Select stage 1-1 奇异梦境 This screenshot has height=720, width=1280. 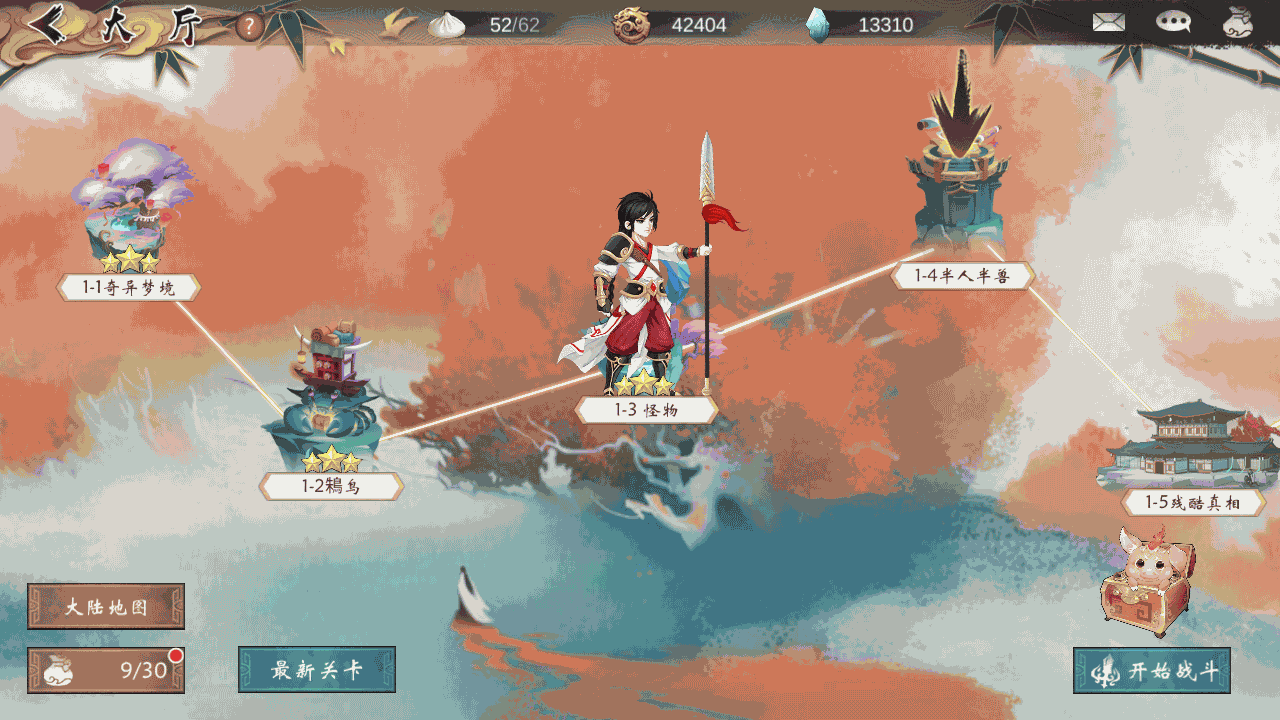[129, 288]
